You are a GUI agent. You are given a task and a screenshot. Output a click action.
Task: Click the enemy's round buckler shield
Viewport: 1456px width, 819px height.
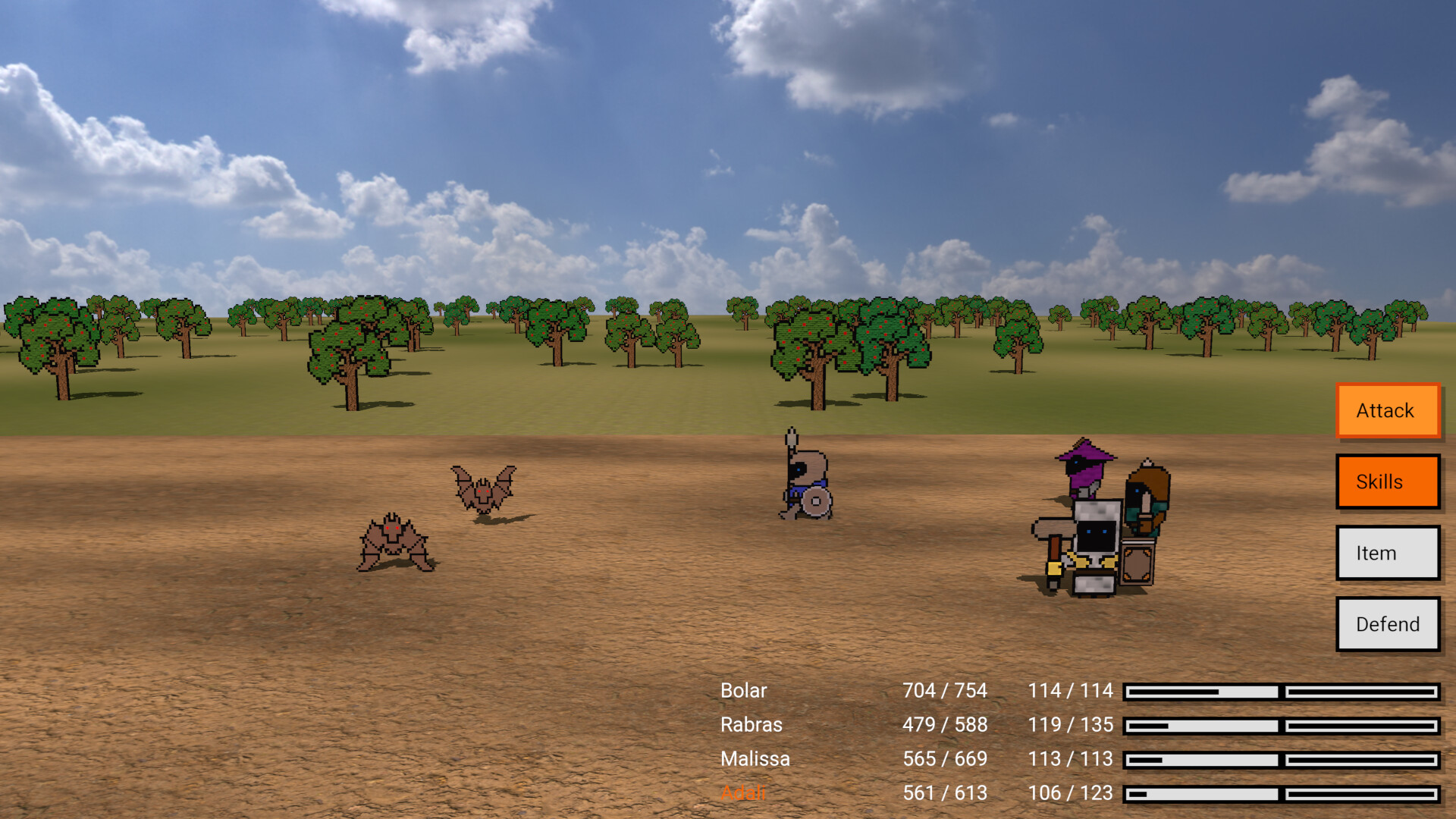click(815, 502)
